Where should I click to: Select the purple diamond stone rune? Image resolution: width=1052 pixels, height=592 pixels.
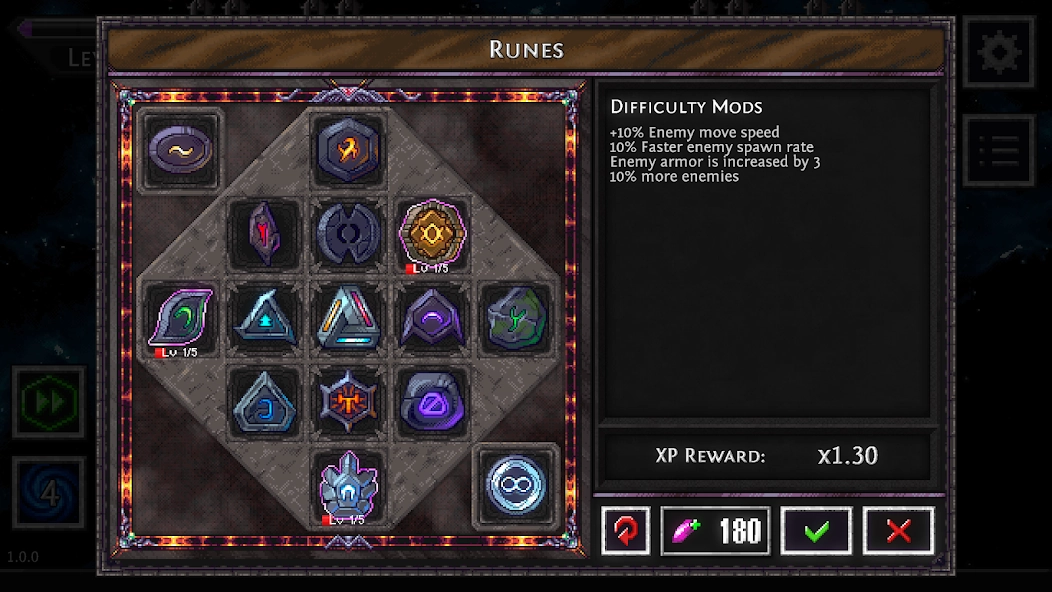coord(432,402)
